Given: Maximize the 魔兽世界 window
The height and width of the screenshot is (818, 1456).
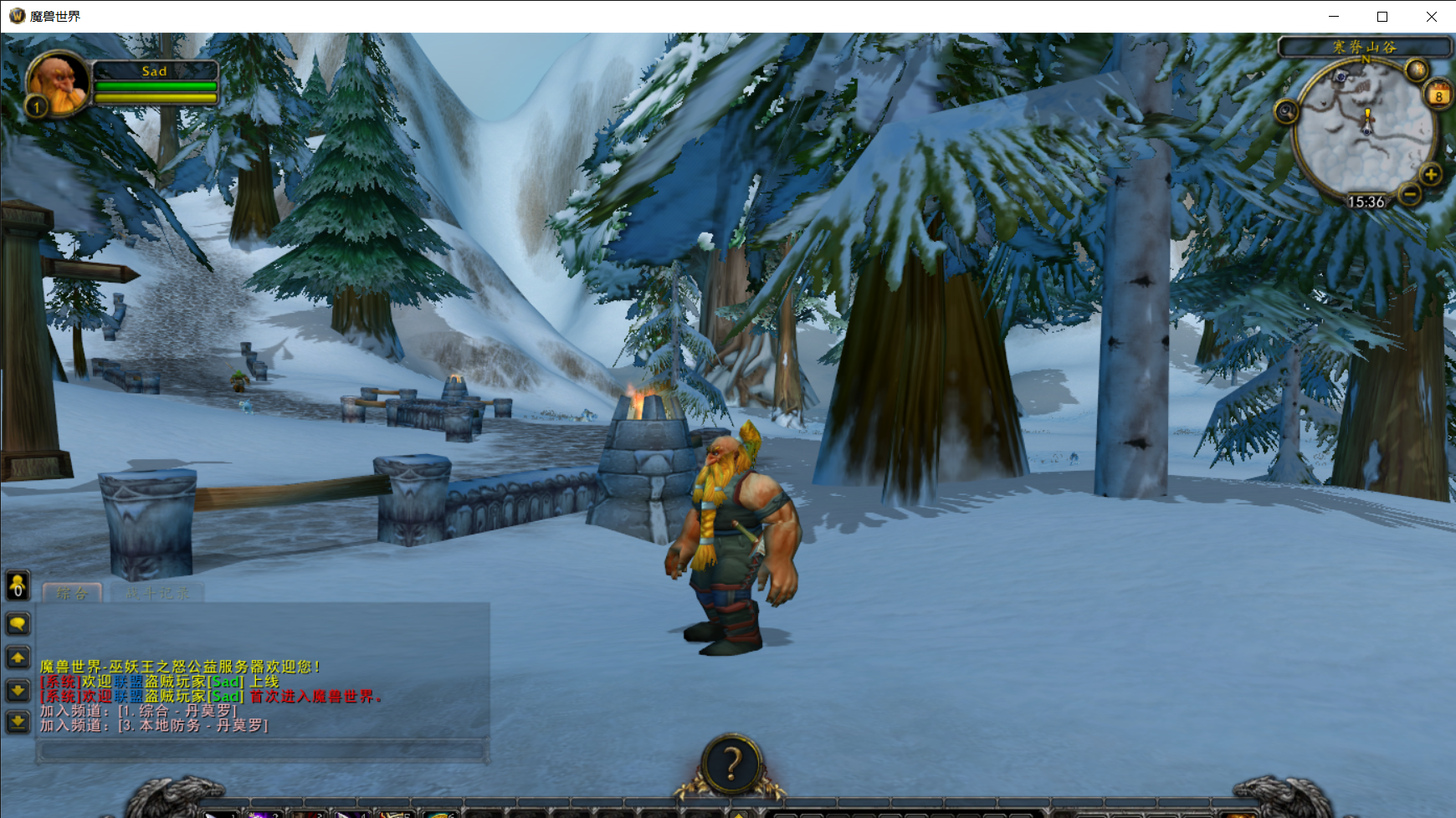Looking at the screenshot, I should 1382,17.
